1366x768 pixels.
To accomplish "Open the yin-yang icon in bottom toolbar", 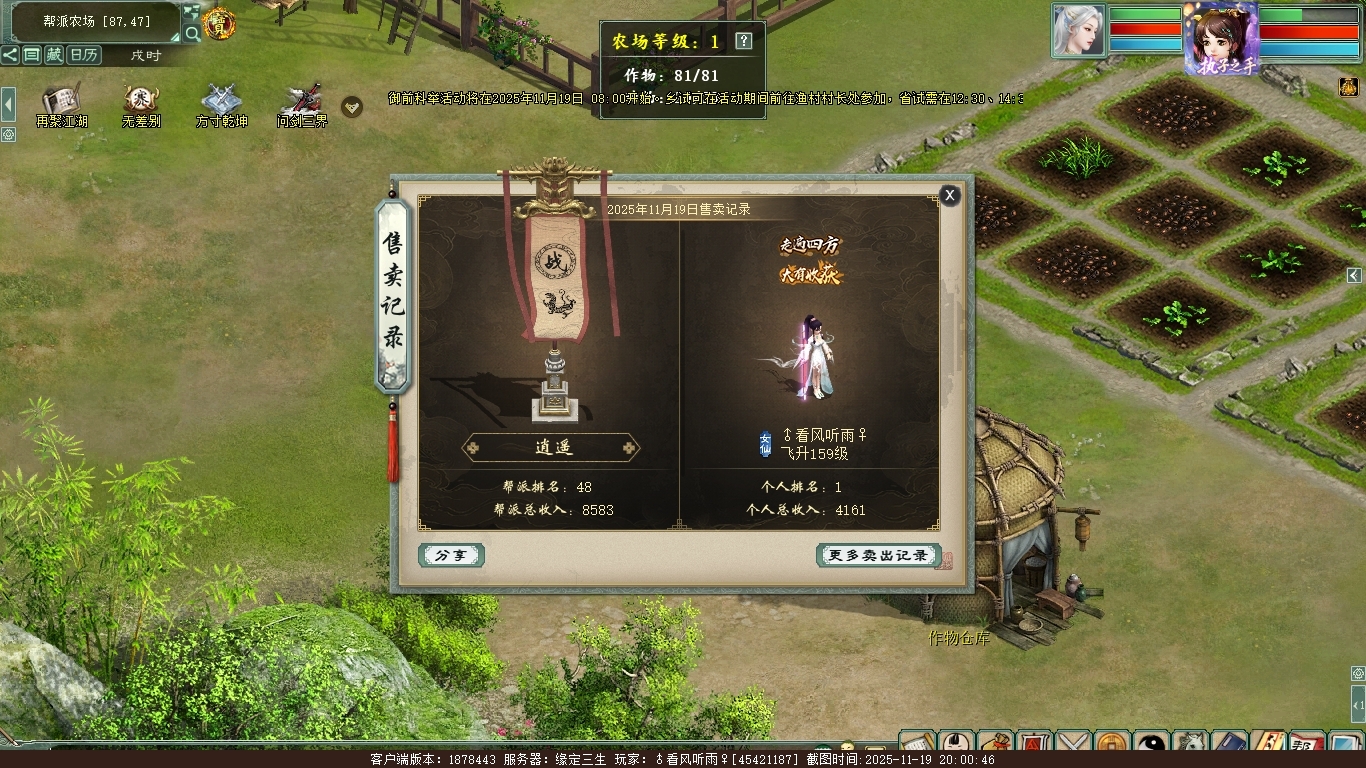I will [x=1153, y=745].
